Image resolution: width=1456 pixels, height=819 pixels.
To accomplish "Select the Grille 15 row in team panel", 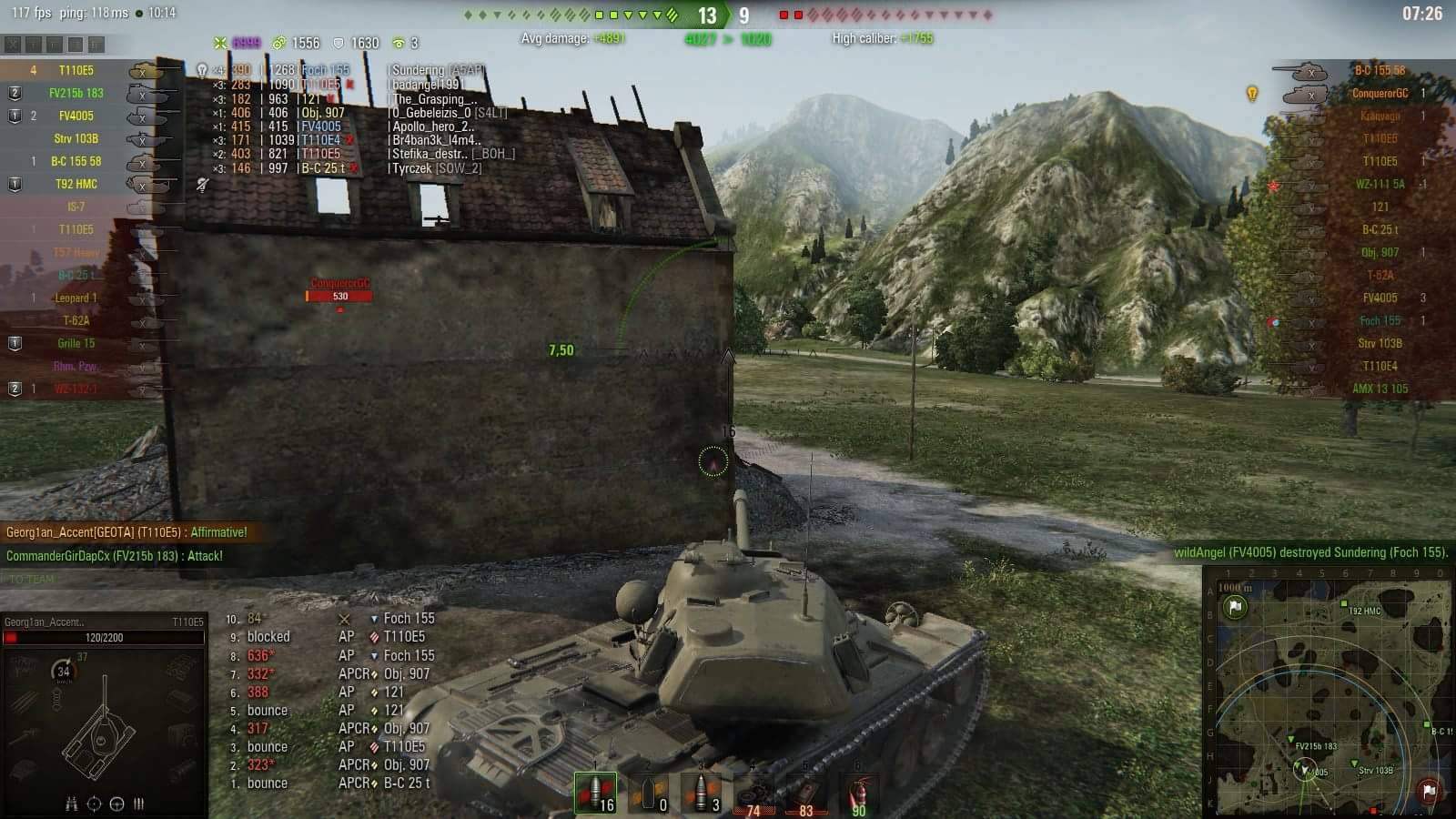I will click(76, 343).
